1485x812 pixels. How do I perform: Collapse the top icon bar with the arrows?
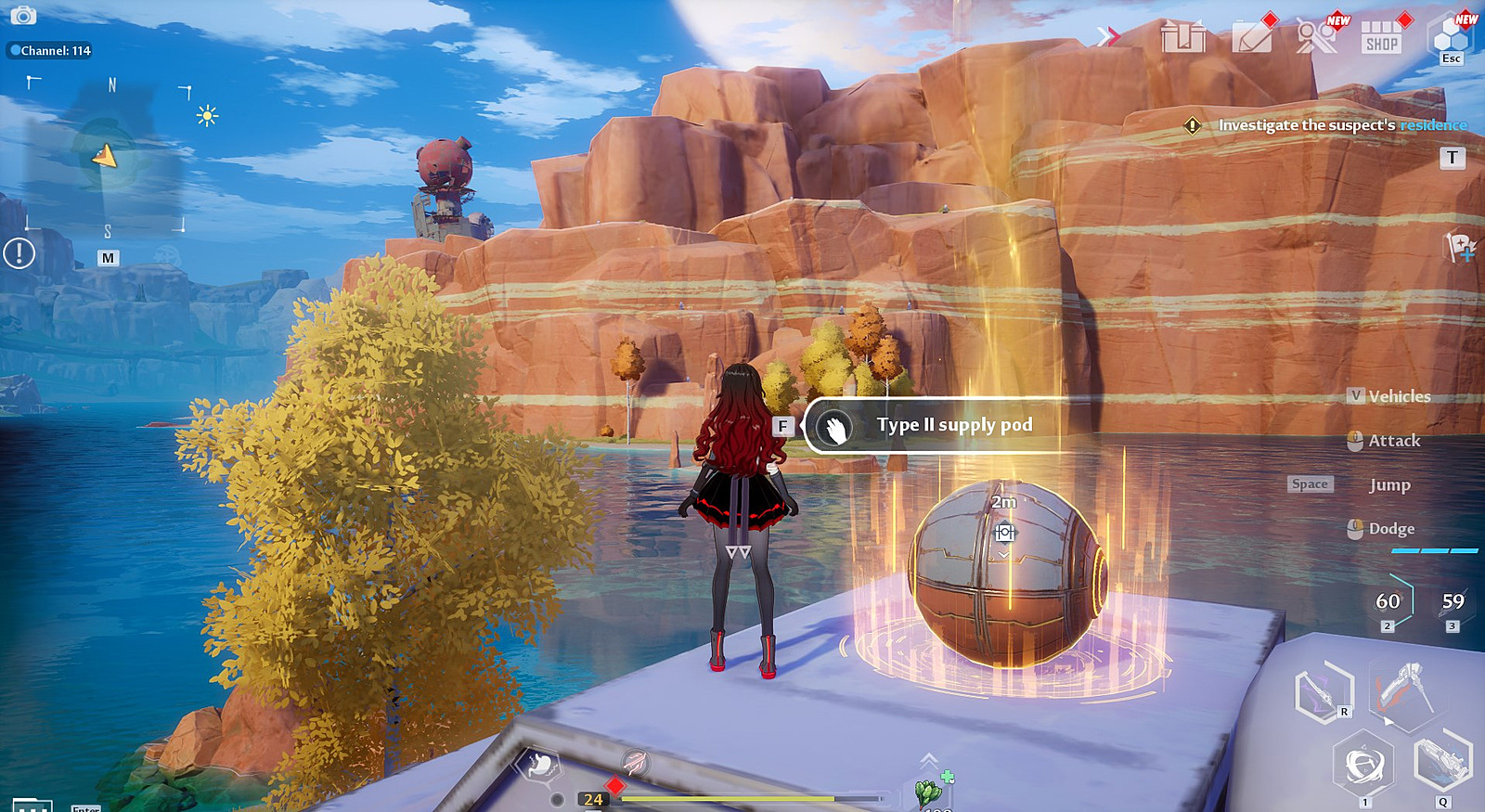(1108, 36)
